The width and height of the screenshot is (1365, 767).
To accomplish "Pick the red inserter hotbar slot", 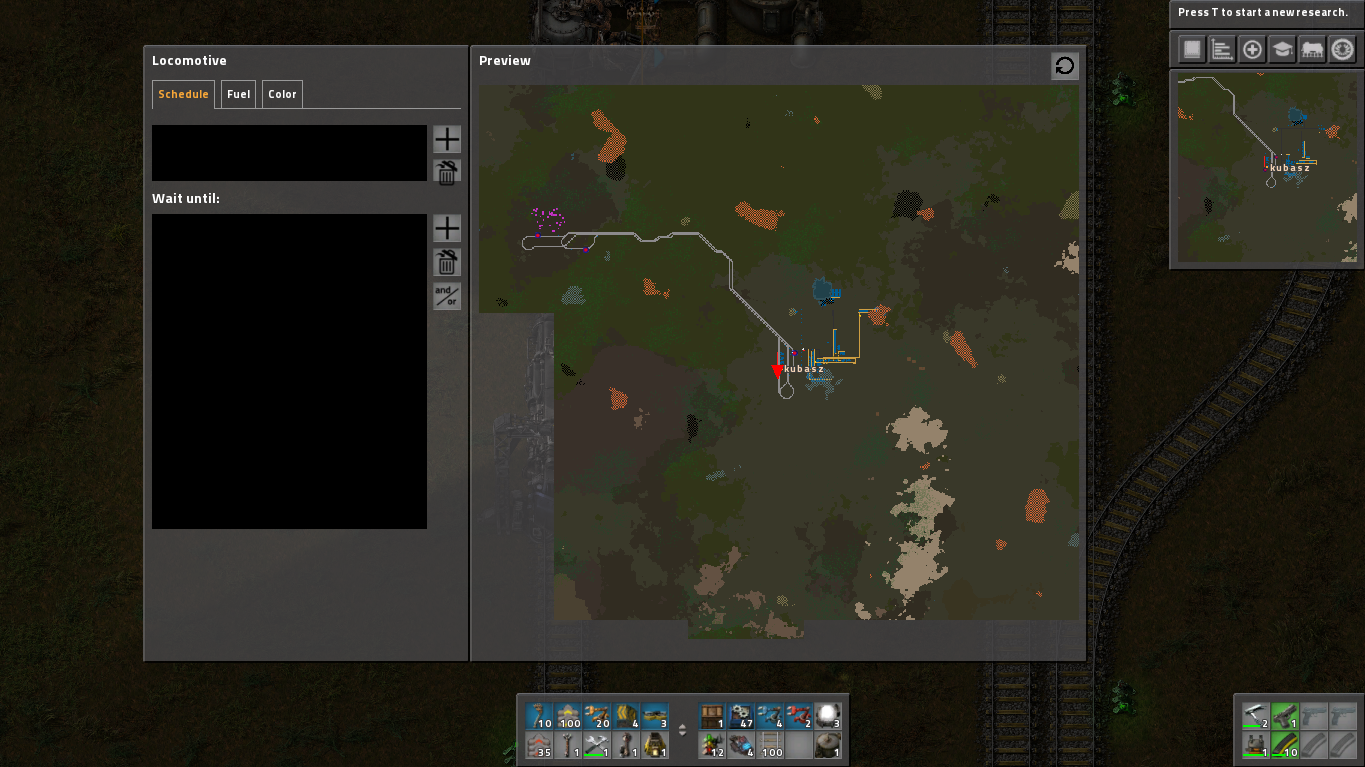I will pyautogui.click(x=800, y=716).
